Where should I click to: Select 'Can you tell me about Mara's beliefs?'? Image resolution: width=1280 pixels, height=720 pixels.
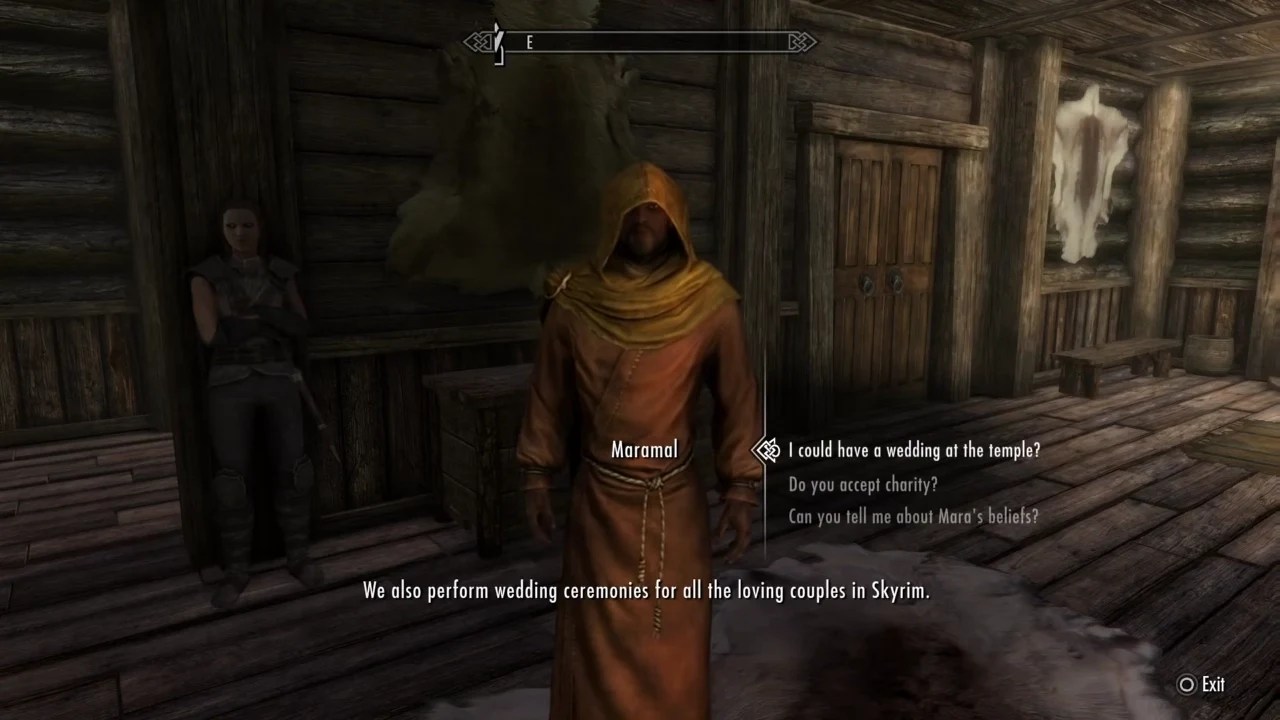[x=912, y=517]
